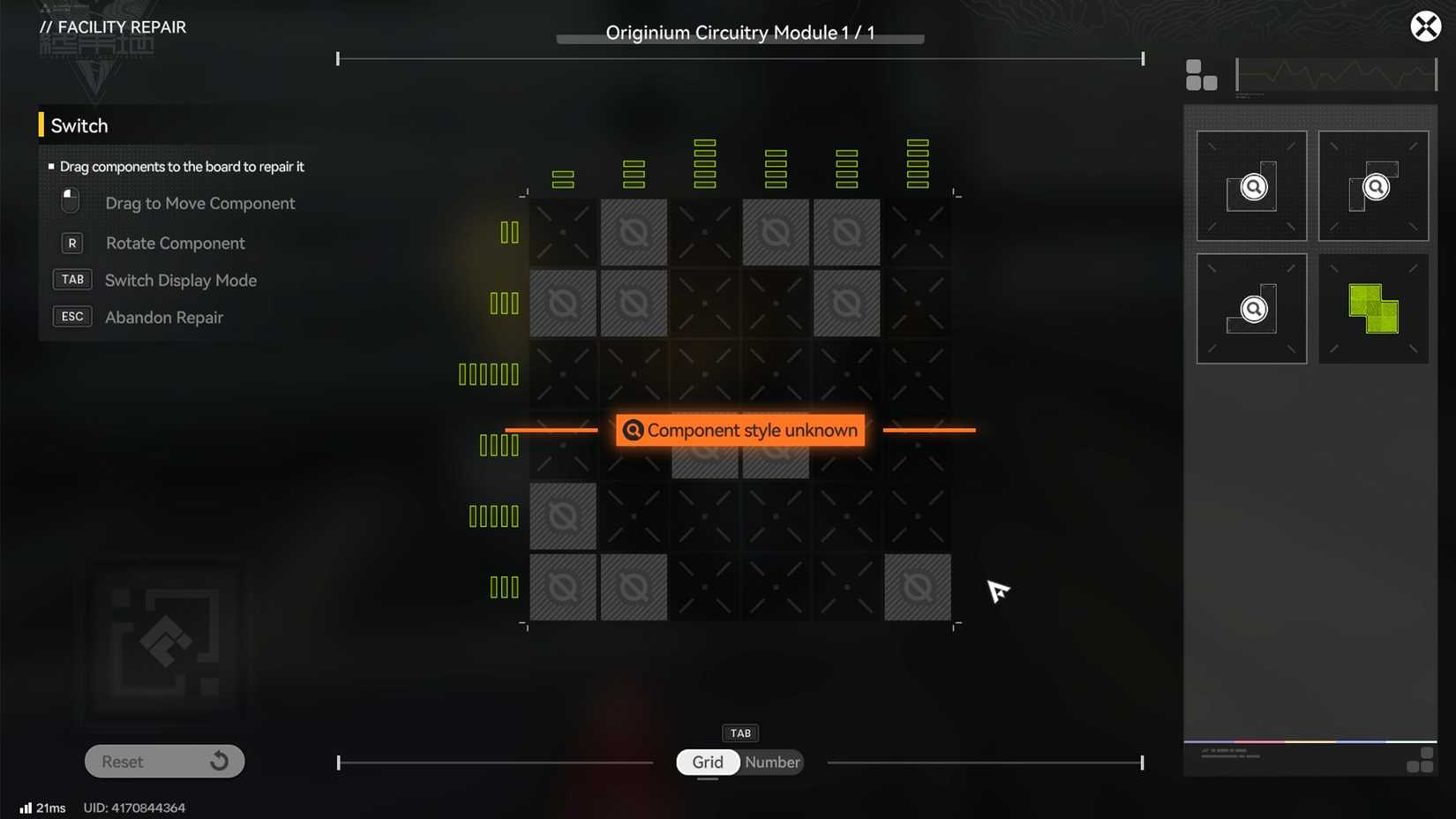Image resolution: width=1456 pixels, height=819 pixels.
Task: Click the R key hint for Rotate Component
Action: tap(71, 243)
